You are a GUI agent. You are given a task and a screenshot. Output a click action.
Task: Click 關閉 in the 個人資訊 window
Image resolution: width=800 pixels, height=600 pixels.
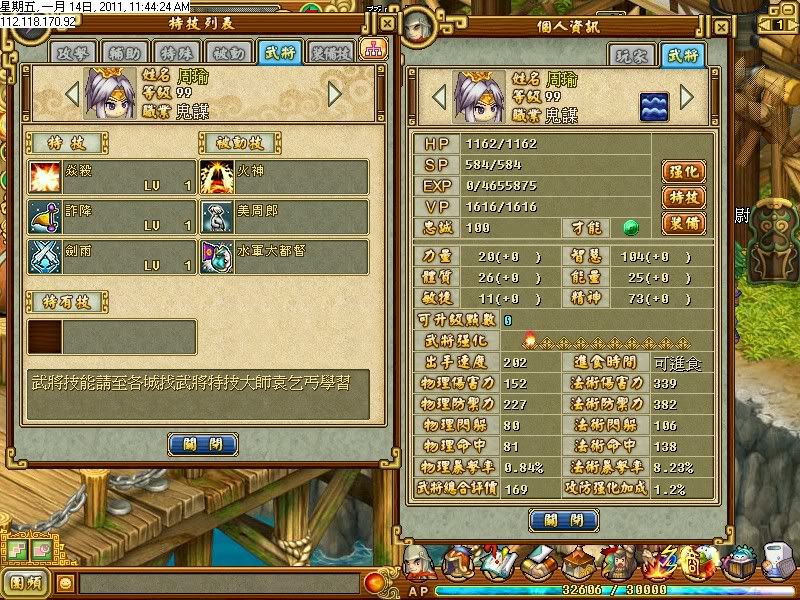pyautogui.click(x=564, y=520)
